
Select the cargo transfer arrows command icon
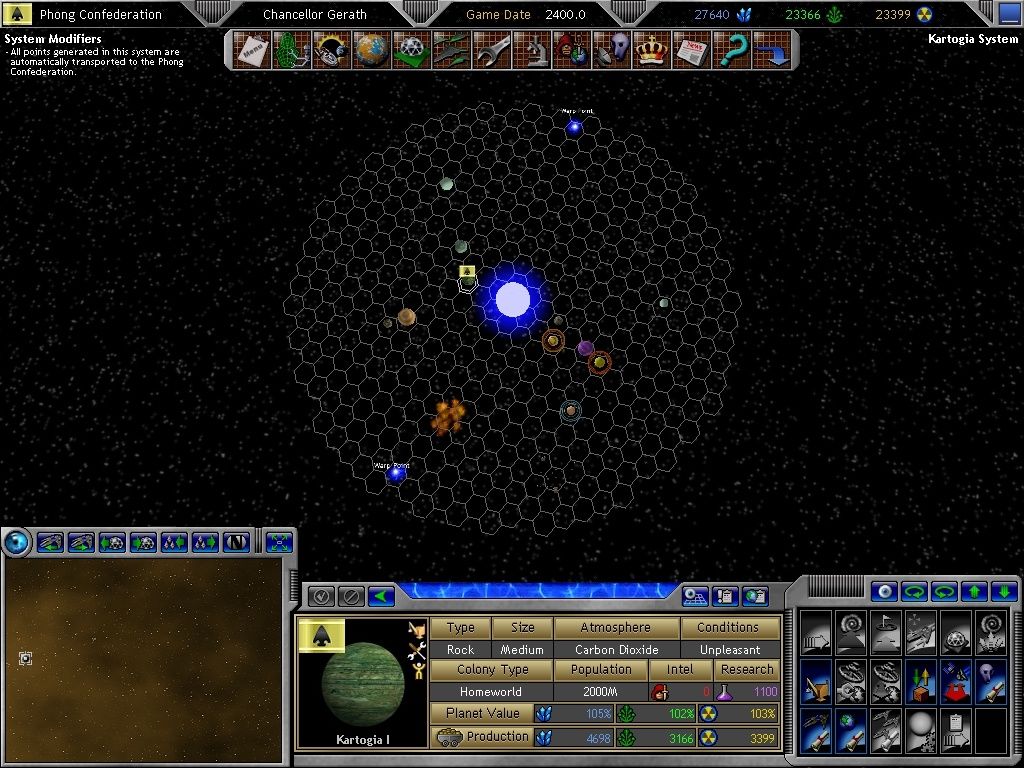(x=919, y=681)
